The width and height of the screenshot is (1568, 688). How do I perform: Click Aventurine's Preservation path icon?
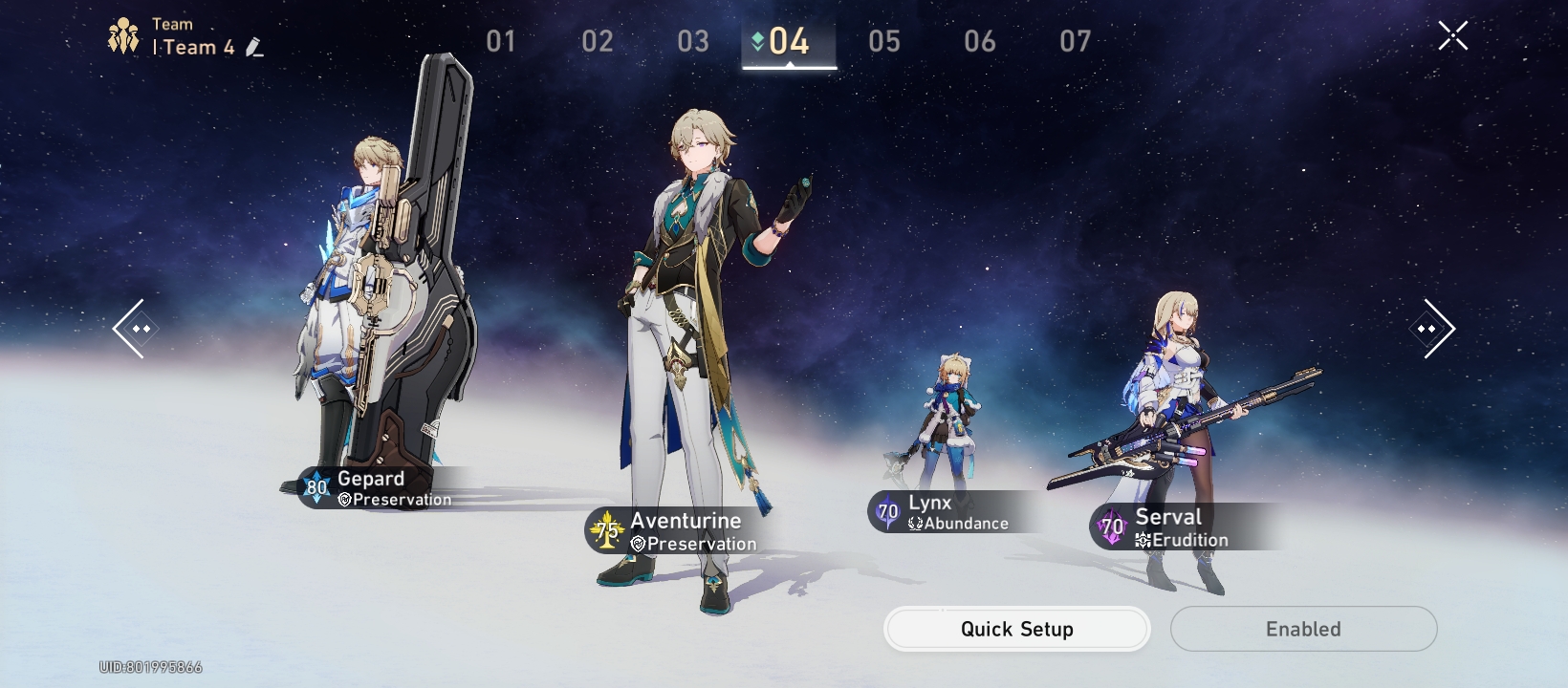(639, 543)
